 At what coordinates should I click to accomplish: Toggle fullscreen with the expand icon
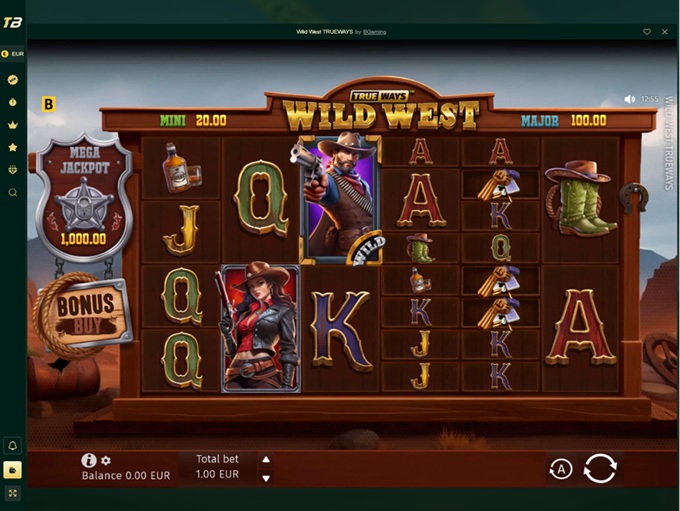13,493
